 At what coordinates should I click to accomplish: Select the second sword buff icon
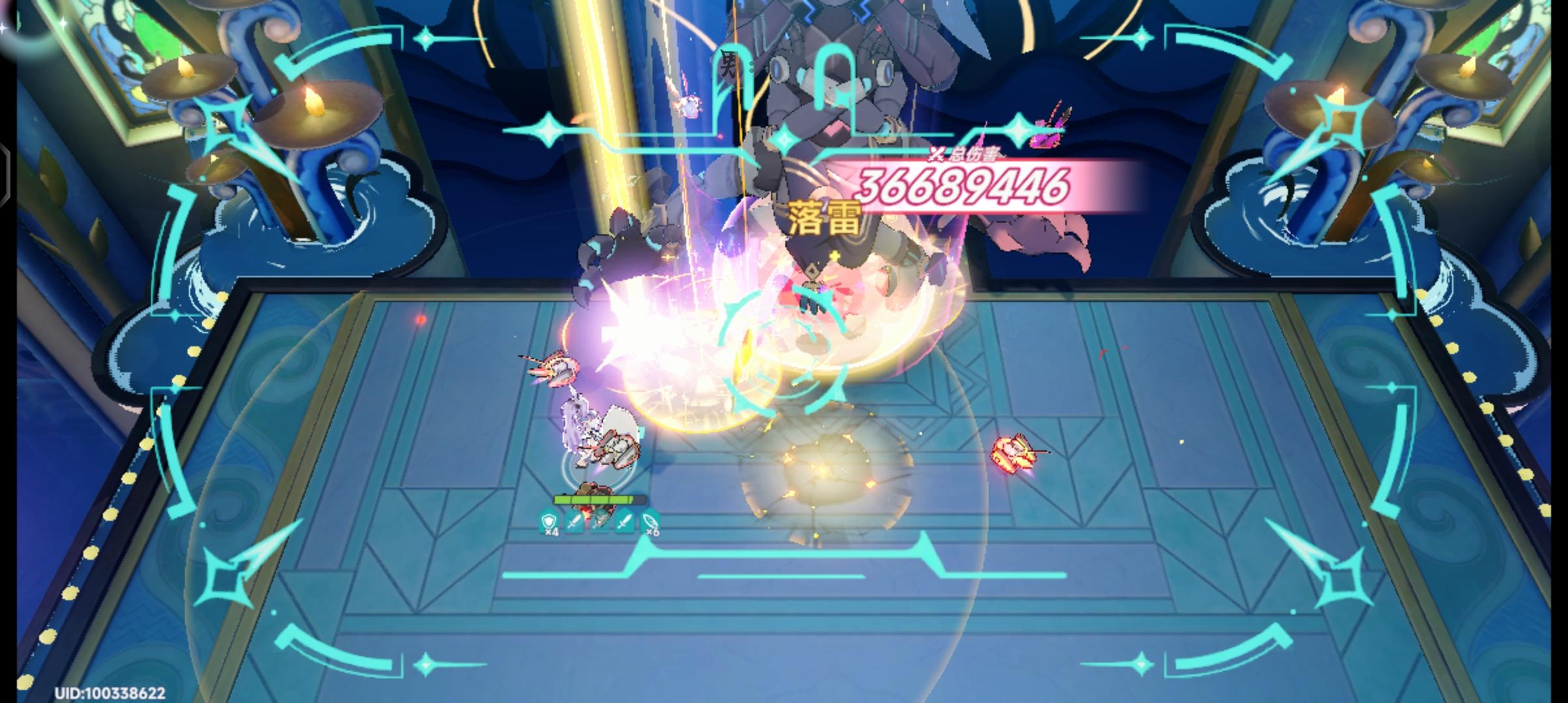[624, 522]
